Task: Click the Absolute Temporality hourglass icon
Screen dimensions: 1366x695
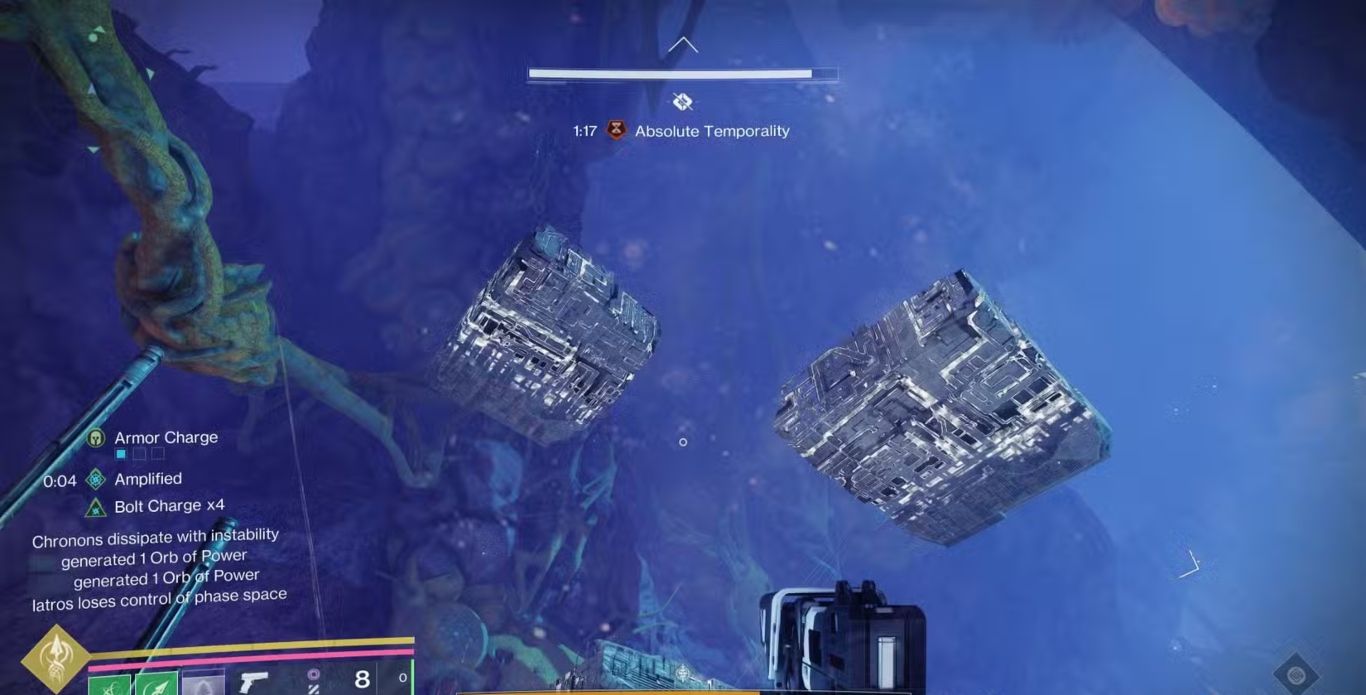Action: [x=616, y=131]
